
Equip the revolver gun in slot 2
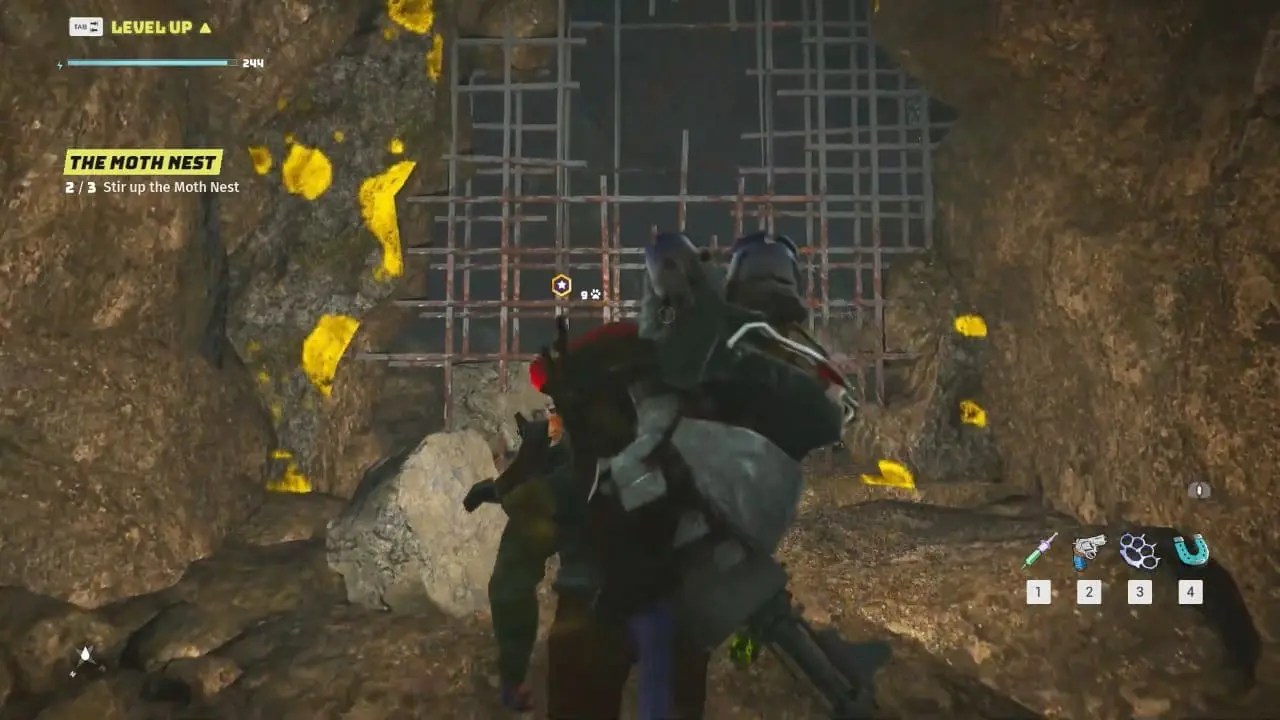[1088, 550]
